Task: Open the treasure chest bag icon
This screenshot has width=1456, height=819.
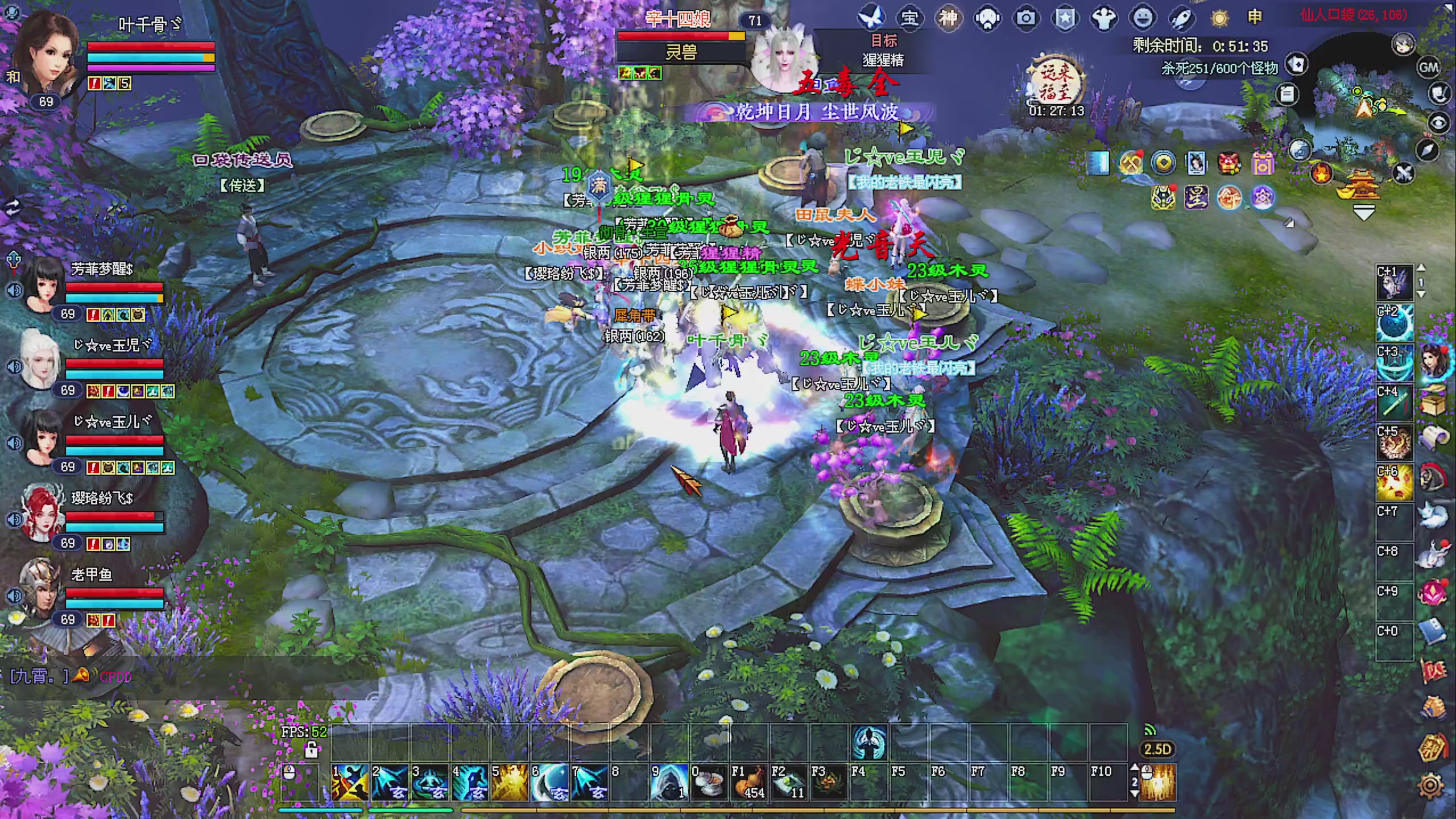Action: pyautogui.click(x=1433, y=401)
